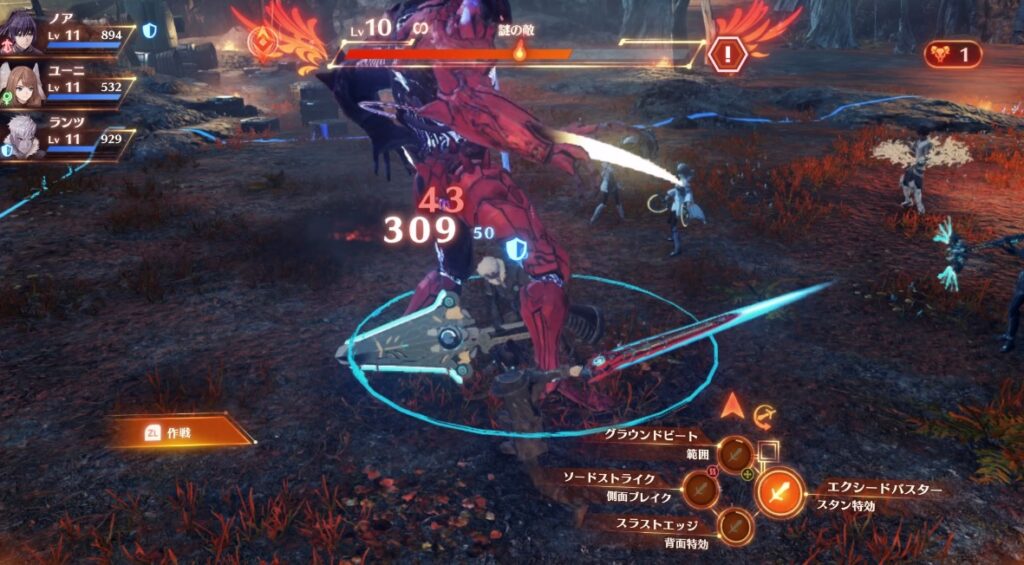Trigger the ソードストライク art icon
Viewport: 1024px width, 565px height.
point(699,489)
